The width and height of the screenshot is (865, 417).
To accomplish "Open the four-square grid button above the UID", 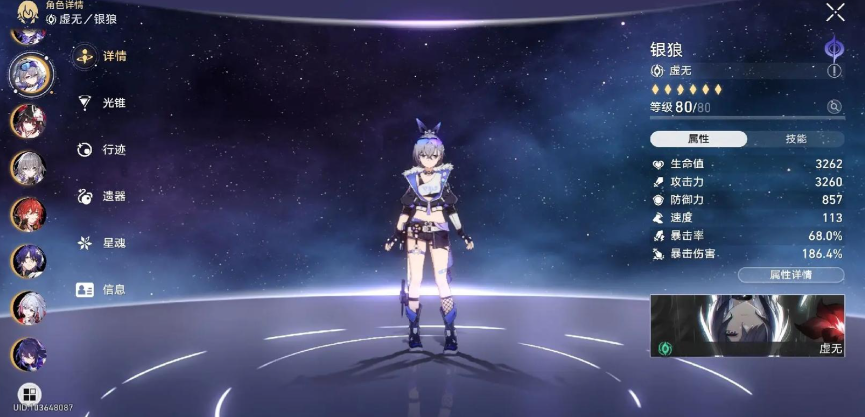I will 29,393.
